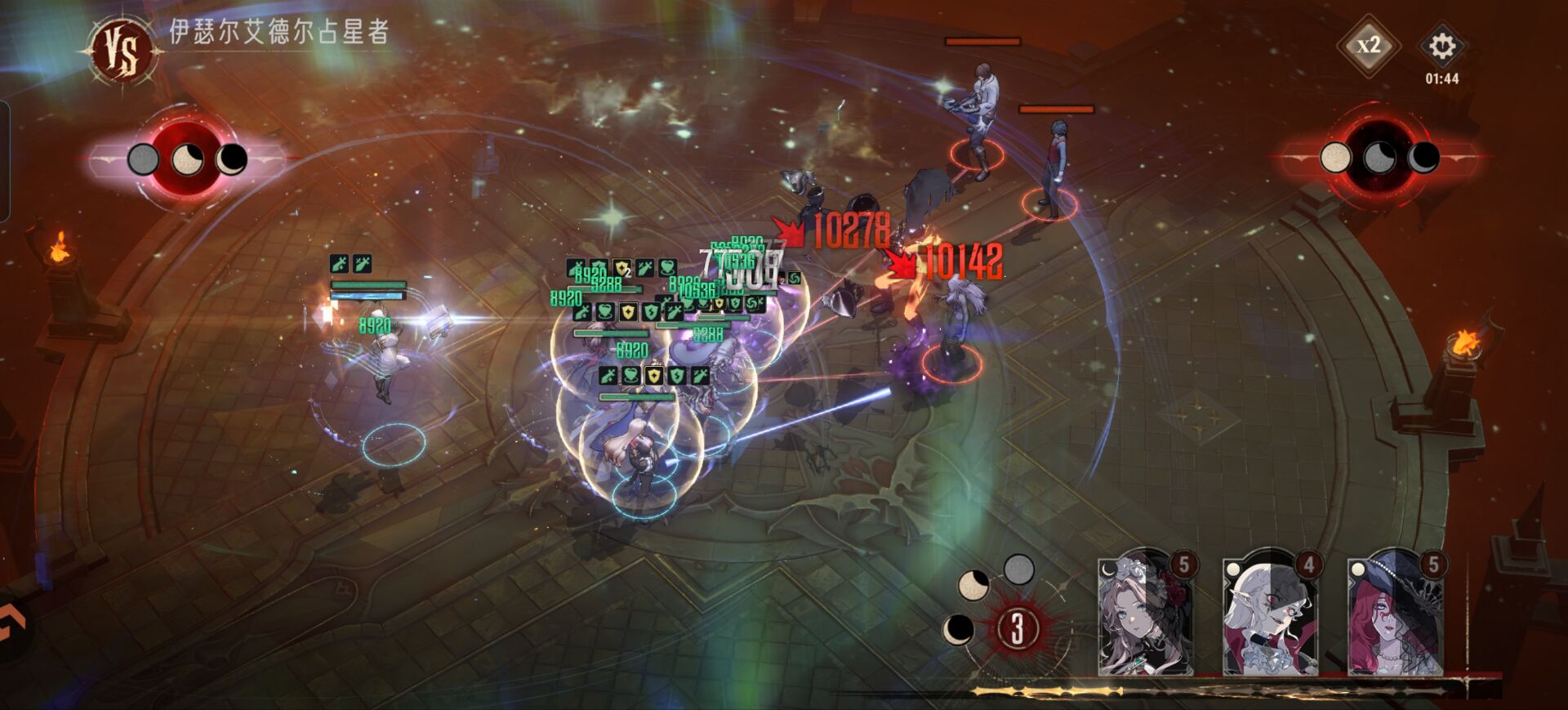Select the red moon-phase energy orb showing 3
The width and height of the screenshot is (1568, 710).
[x=1017, y=628]
